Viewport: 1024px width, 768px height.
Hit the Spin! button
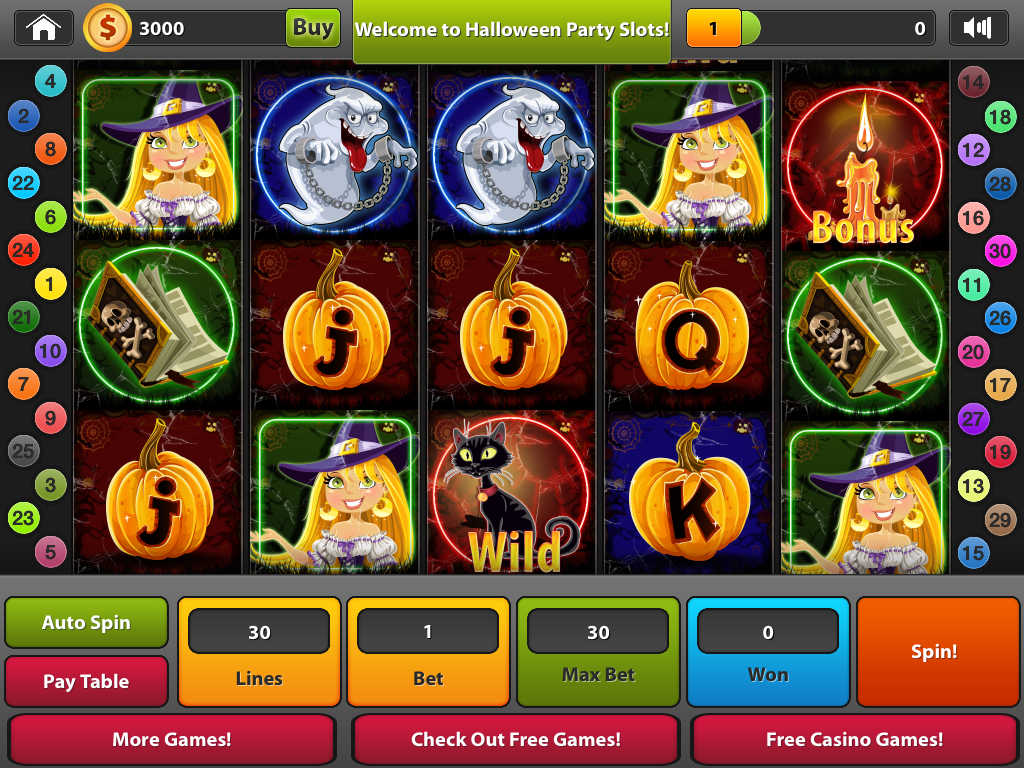pos(934,651)
